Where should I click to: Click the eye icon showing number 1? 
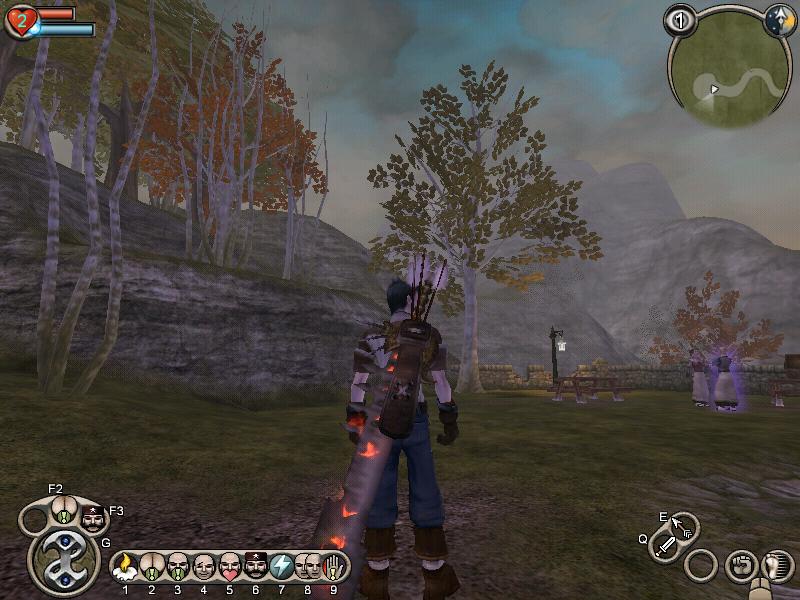click(681, 19)
